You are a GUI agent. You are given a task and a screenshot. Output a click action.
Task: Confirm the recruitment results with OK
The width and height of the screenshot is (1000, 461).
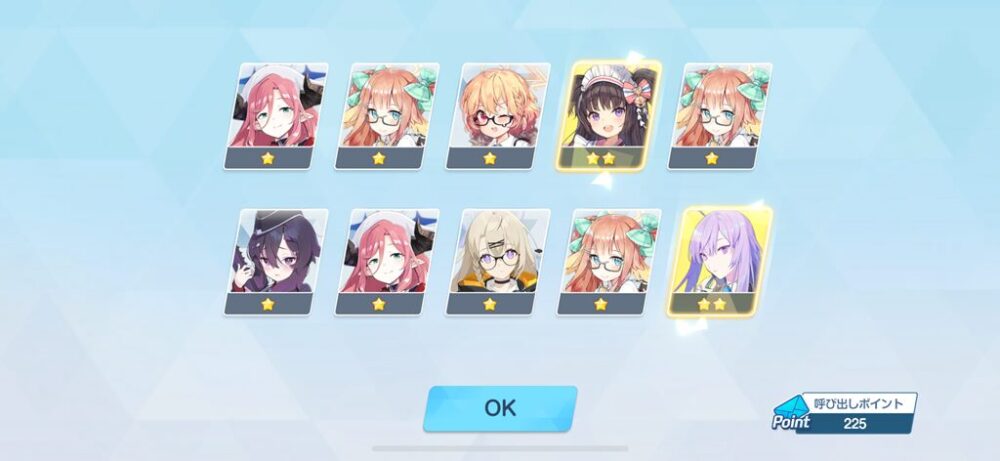(500, 408)
